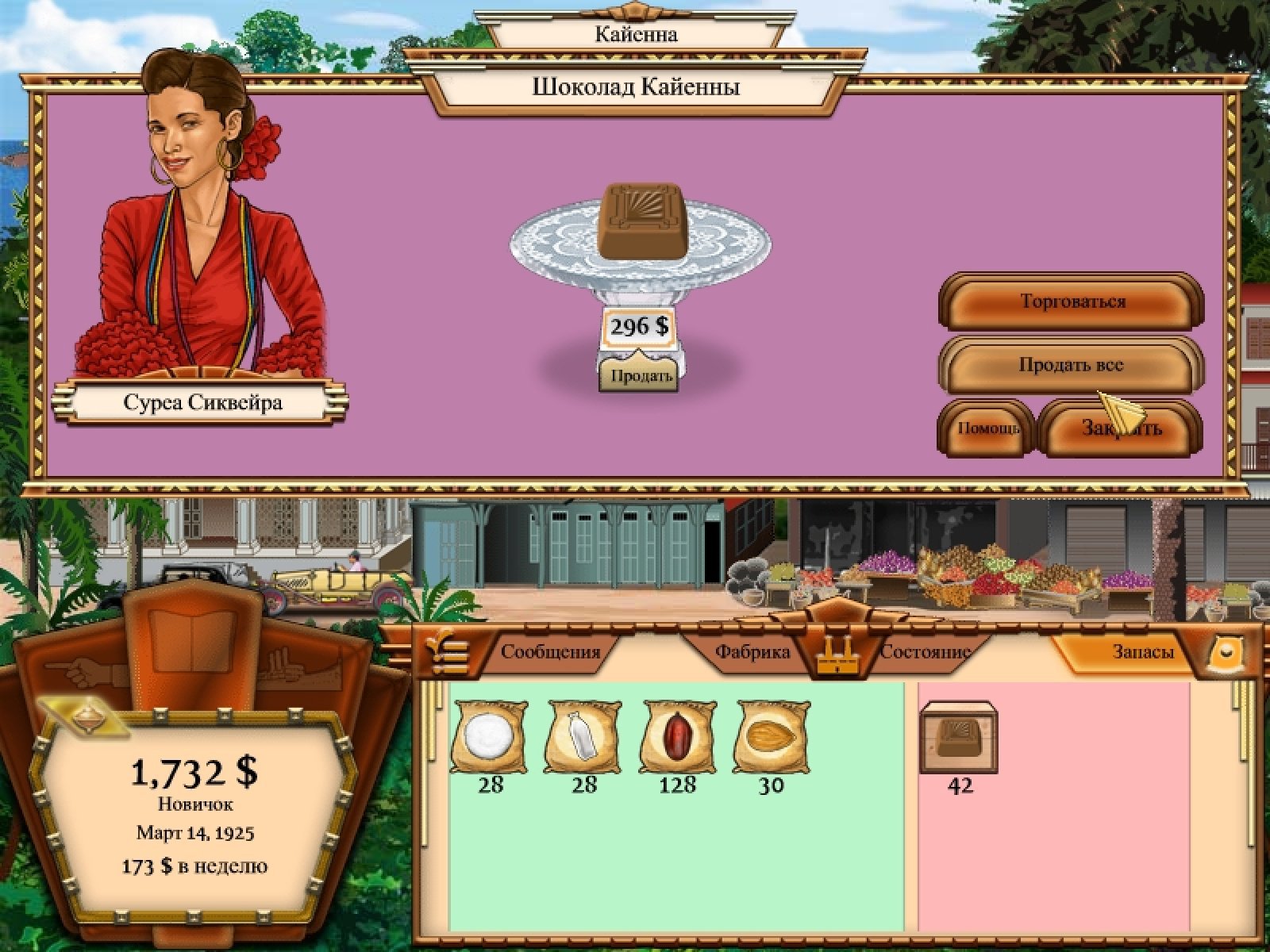Switch to the Сообщения tab
The image size is (1270, 952).
550,652
